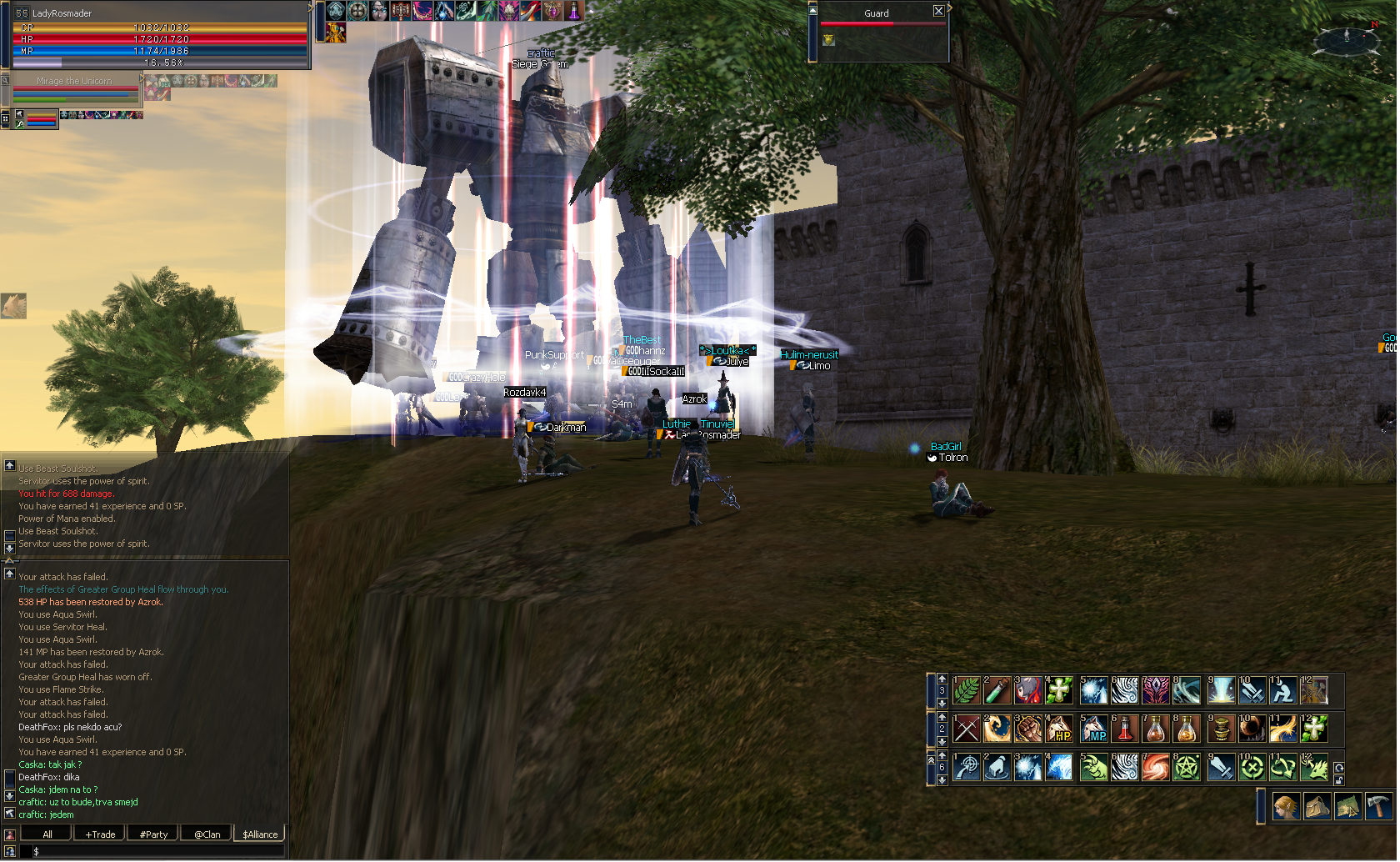
Task: Switch to the All chat tab
Action: point(47,834)
